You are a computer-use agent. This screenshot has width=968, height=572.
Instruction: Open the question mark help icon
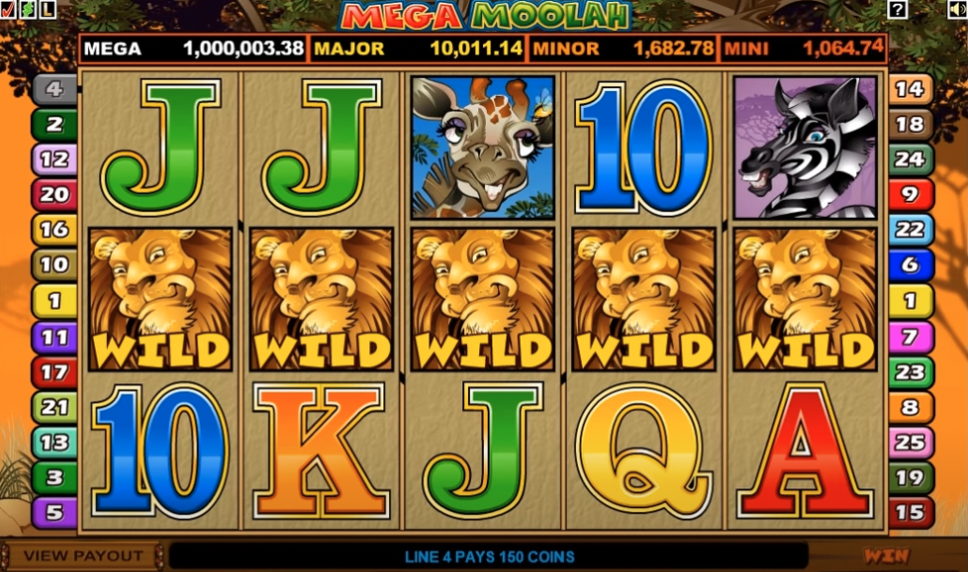(897, 10)
